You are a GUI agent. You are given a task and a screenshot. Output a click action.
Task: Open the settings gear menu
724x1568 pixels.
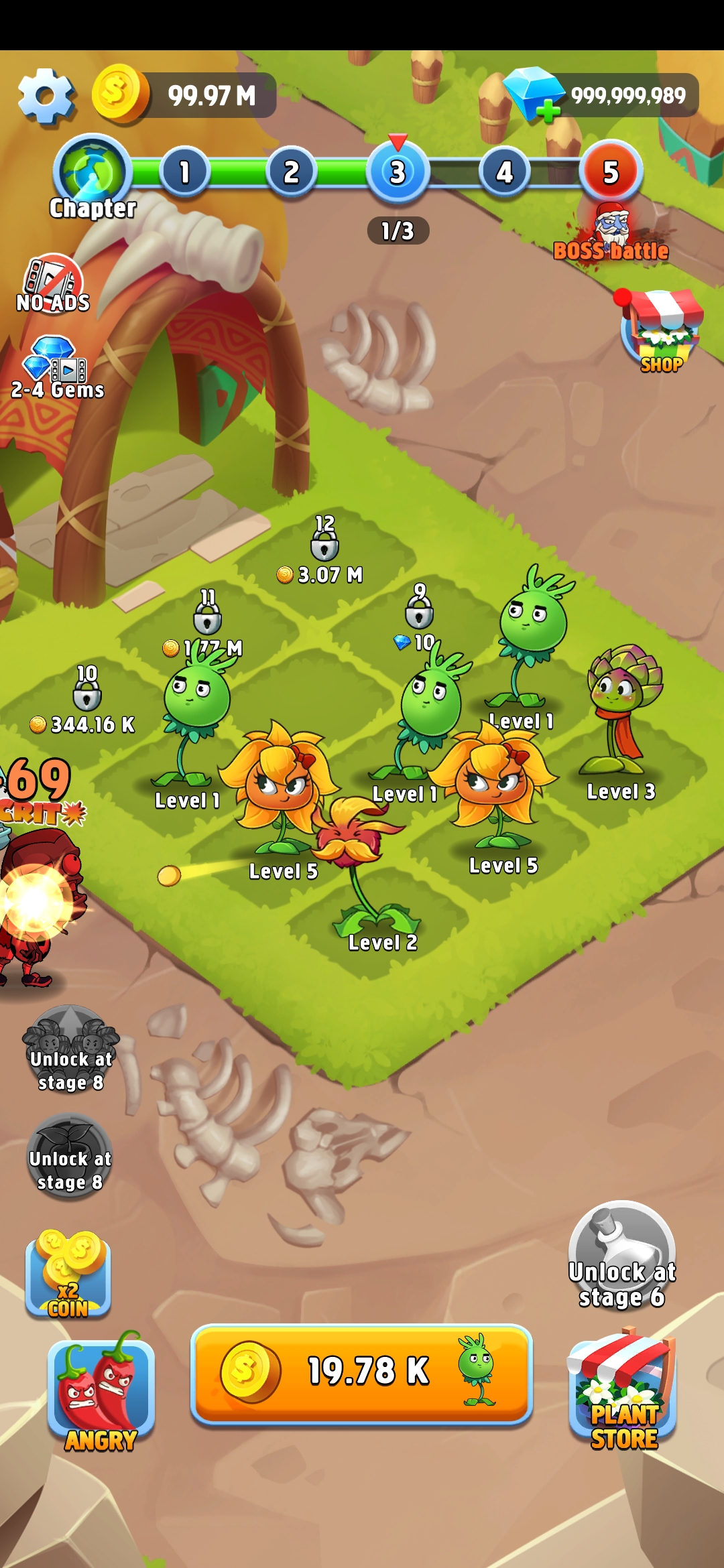coord(45,96)
